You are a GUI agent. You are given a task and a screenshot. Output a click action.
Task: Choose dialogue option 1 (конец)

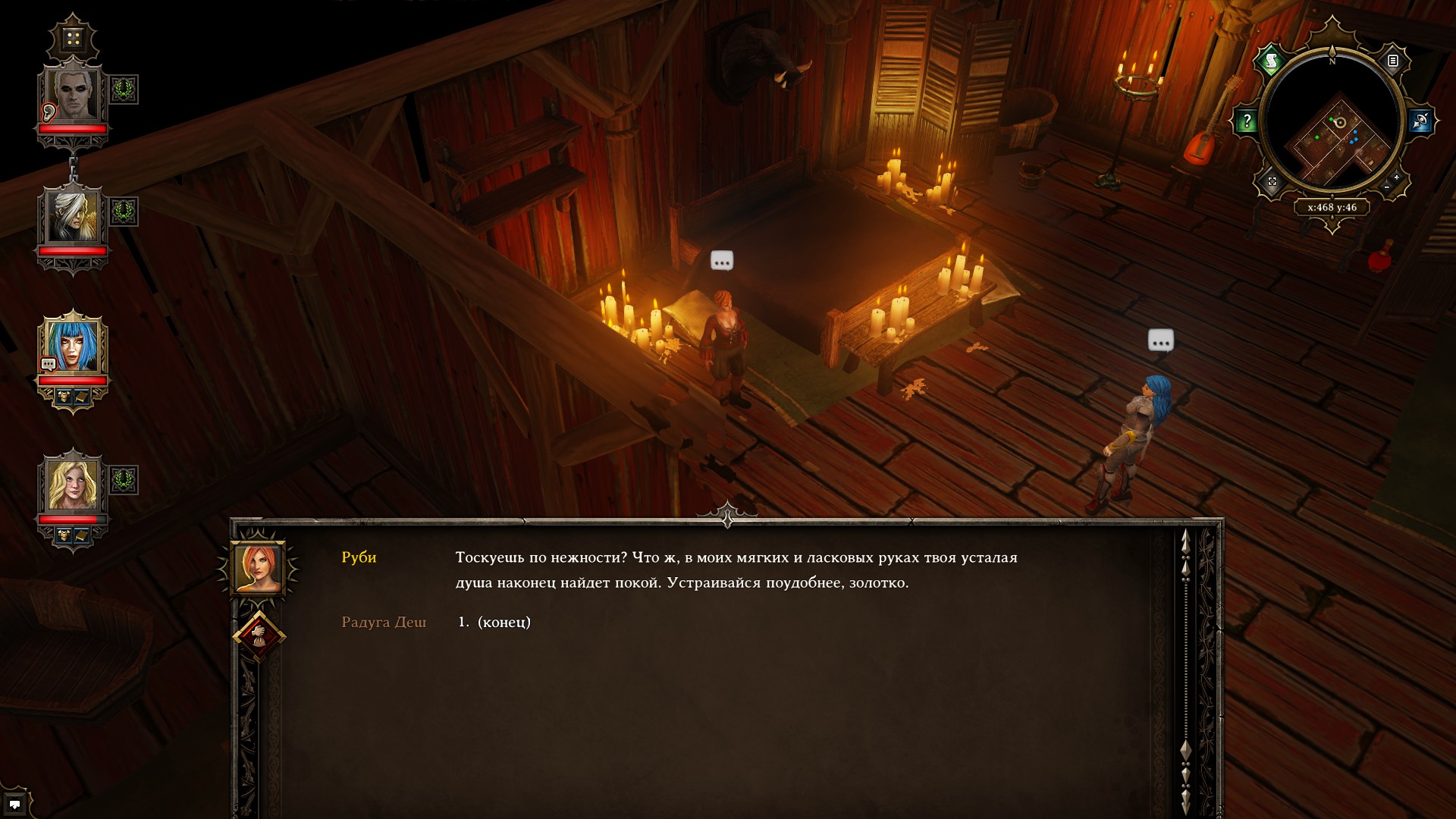(x=493, y=621)
